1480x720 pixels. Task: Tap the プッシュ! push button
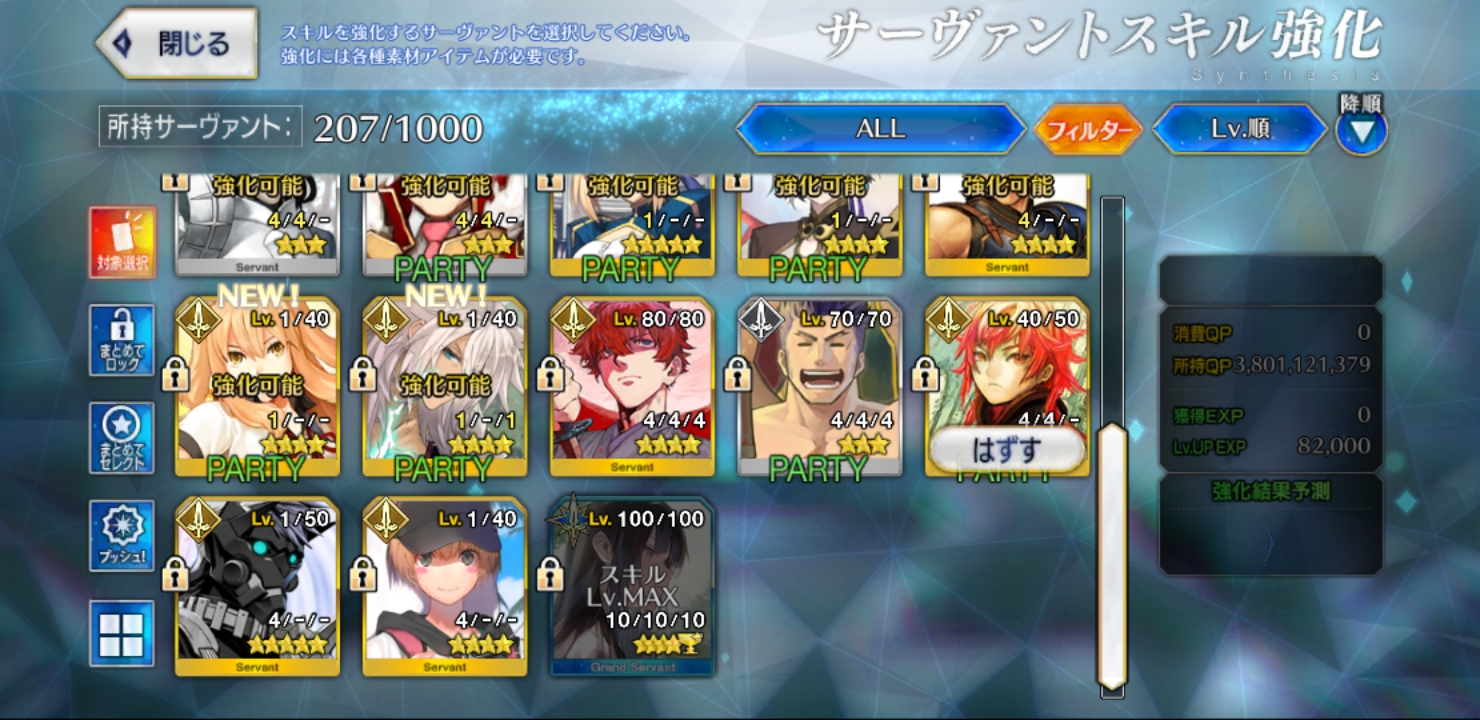pyautogui.click(x=122, y=536)
